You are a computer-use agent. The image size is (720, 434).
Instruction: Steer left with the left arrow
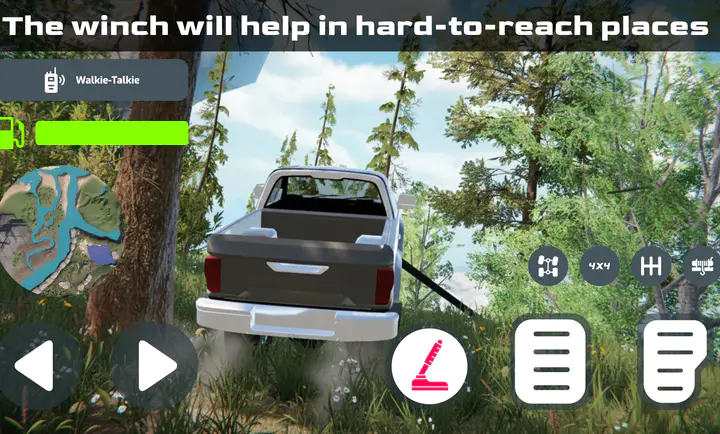tap(39, 366)
